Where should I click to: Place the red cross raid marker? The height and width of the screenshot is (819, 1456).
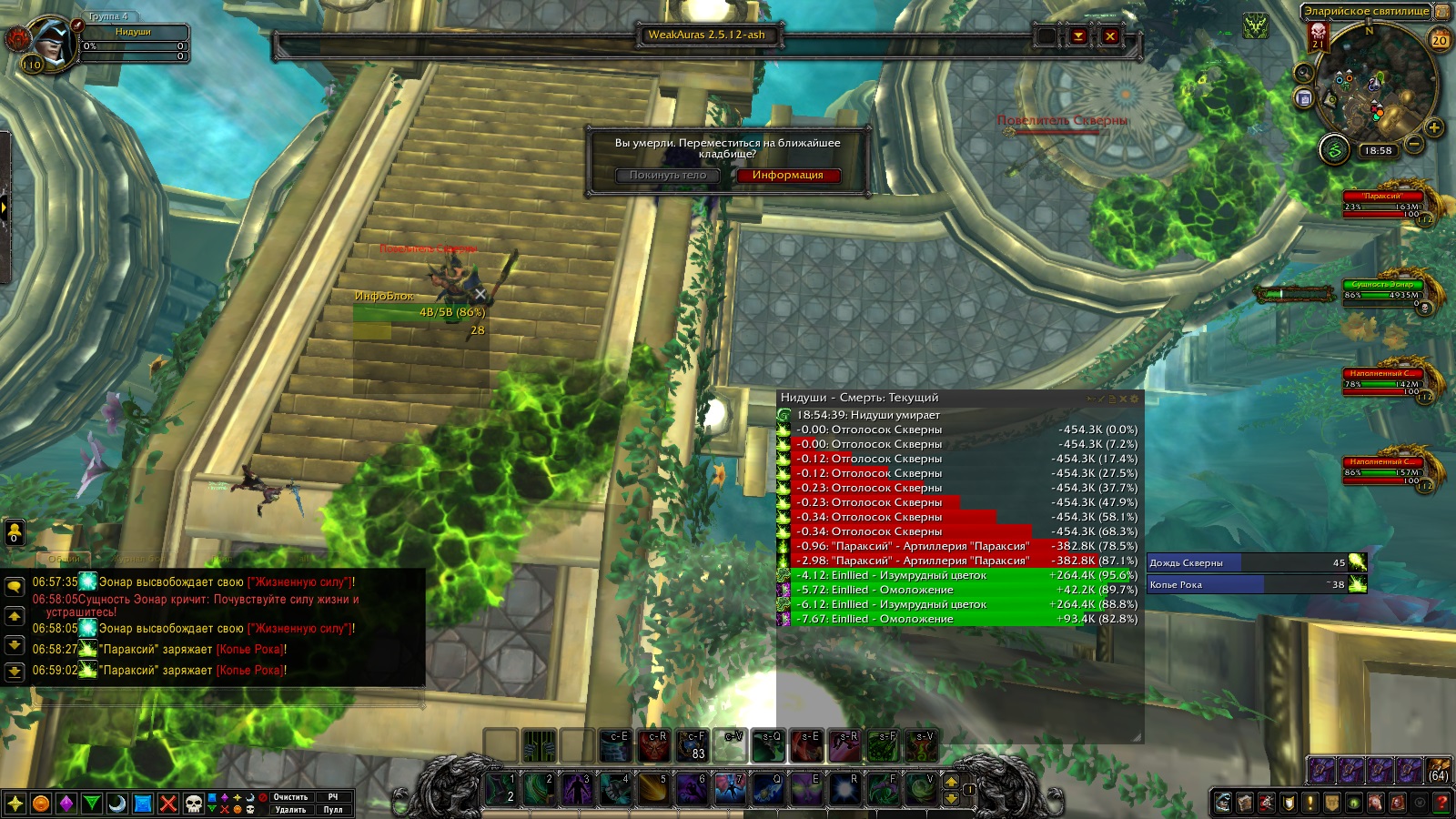168,804
